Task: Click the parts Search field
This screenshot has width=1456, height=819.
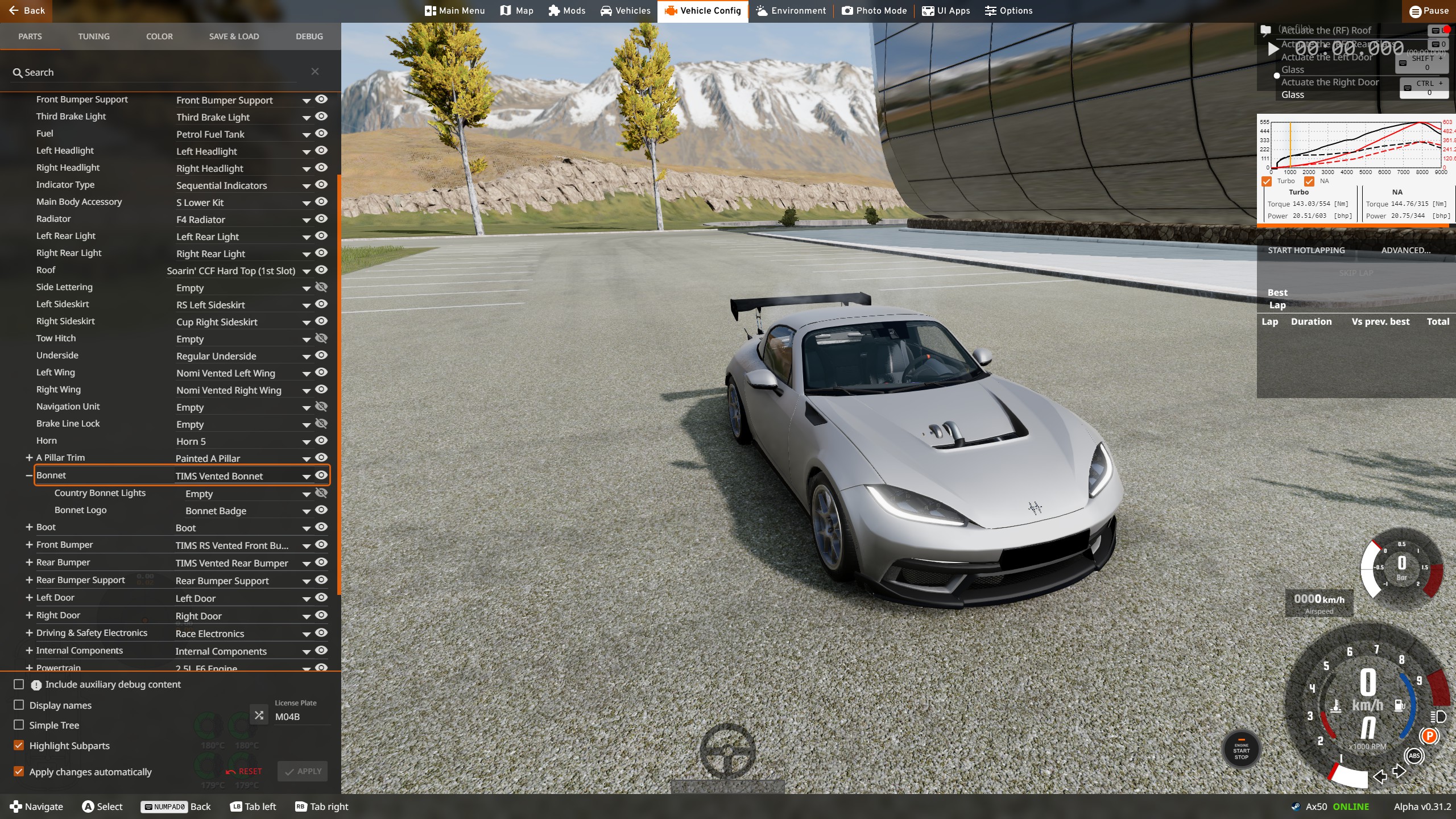Action: coord(159,72)
